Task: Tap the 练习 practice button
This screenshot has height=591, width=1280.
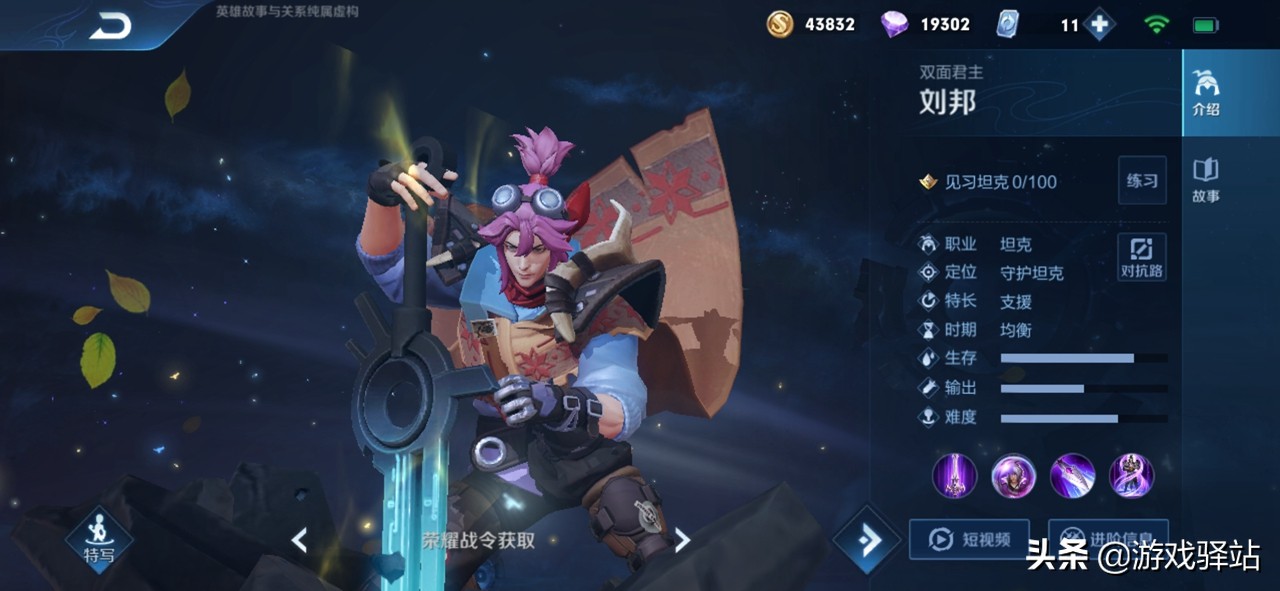Action: pos(1141,181)
